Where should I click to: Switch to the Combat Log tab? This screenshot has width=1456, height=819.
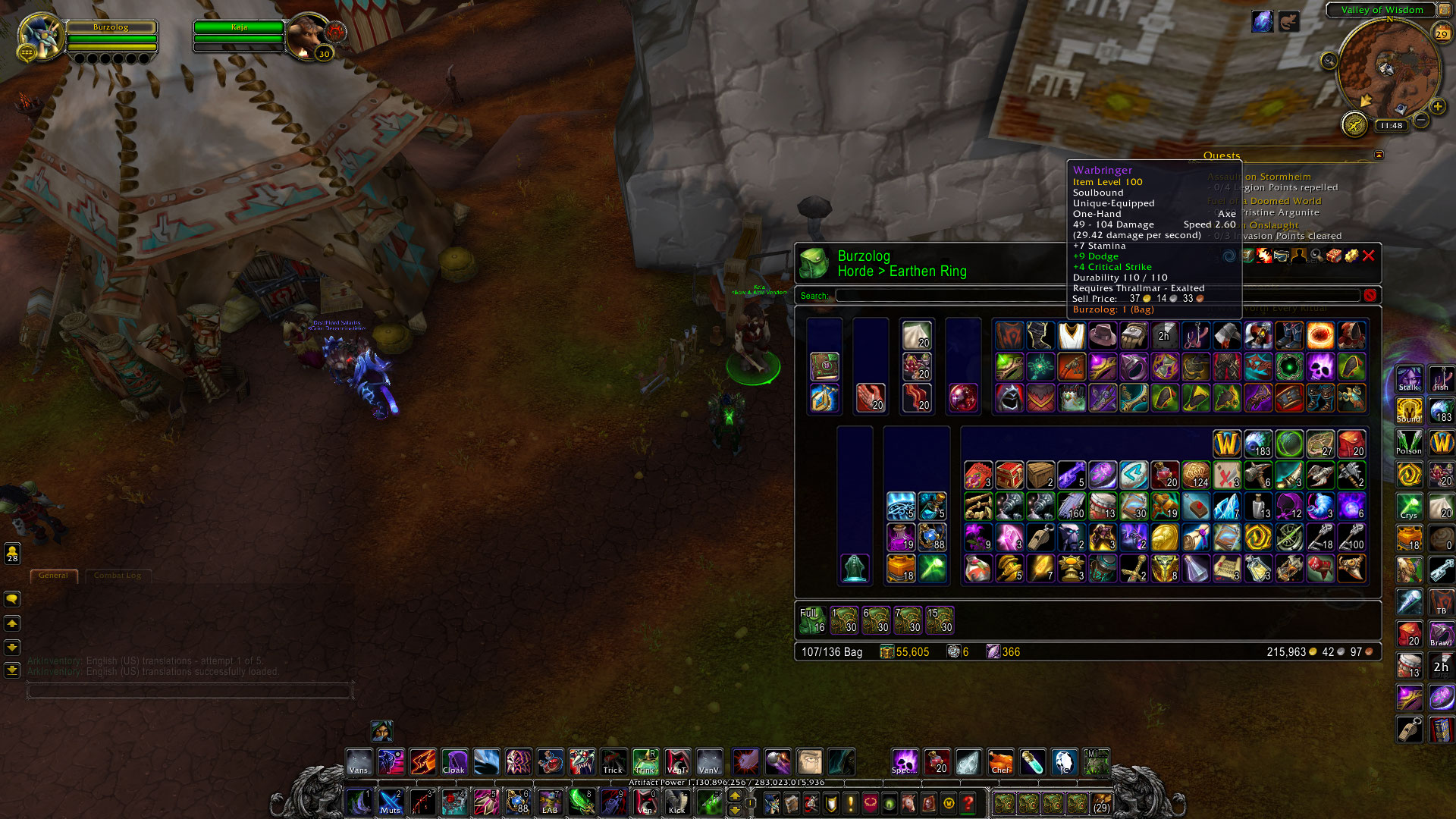118,576
